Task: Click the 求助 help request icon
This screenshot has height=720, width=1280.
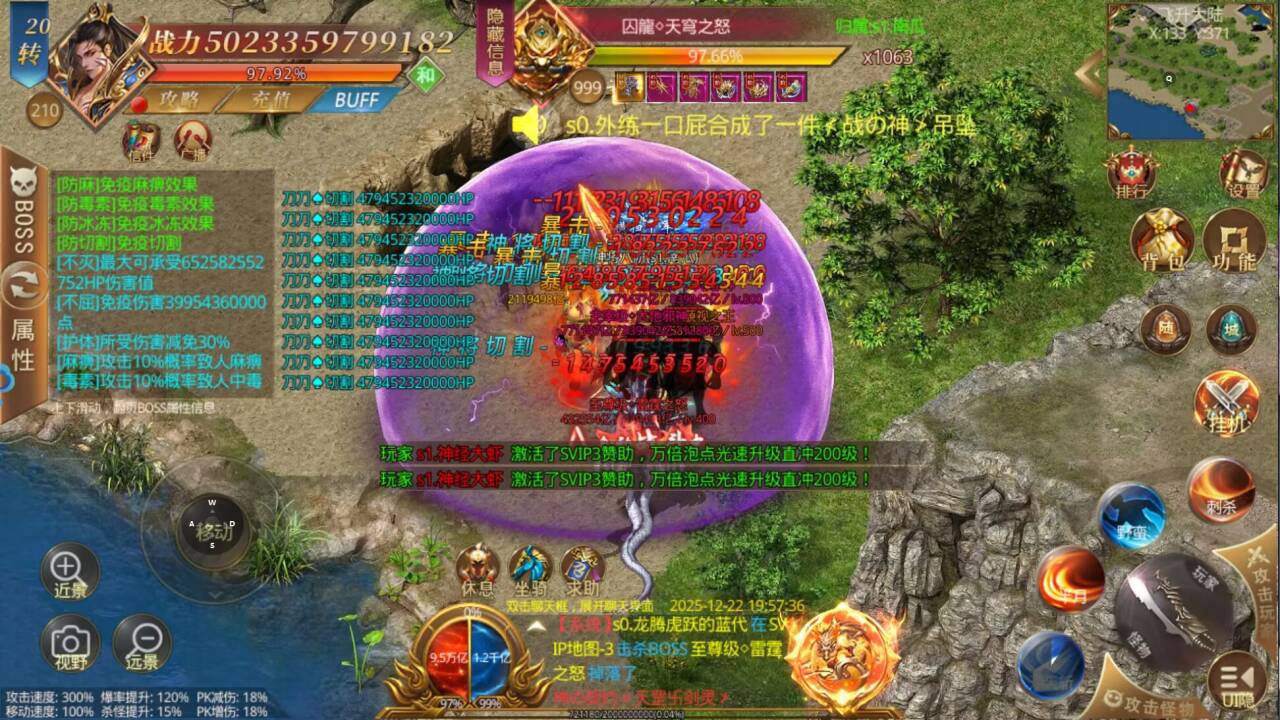Action: [582, 569]
